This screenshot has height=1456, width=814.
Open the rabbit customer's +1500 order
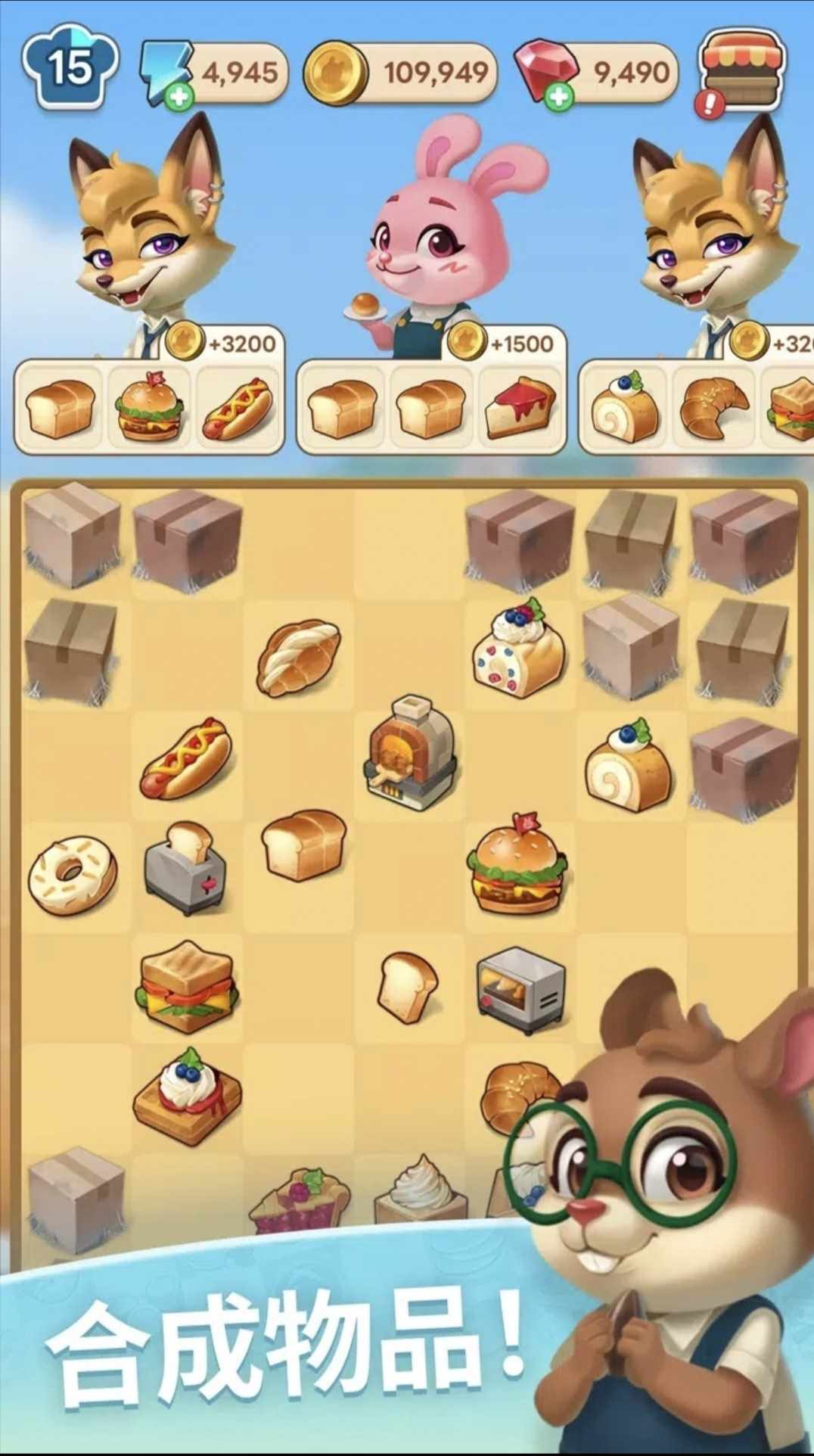pos(507,343)
